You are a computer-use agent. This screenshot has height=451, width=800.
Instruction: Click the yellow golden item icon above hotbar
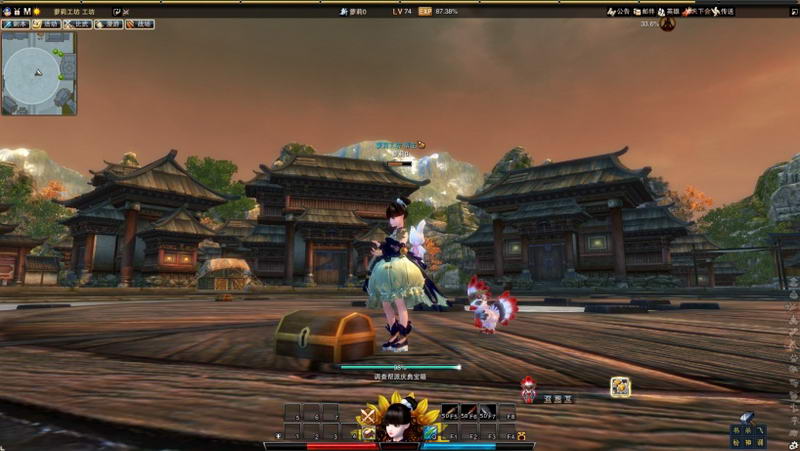(620, 386)
